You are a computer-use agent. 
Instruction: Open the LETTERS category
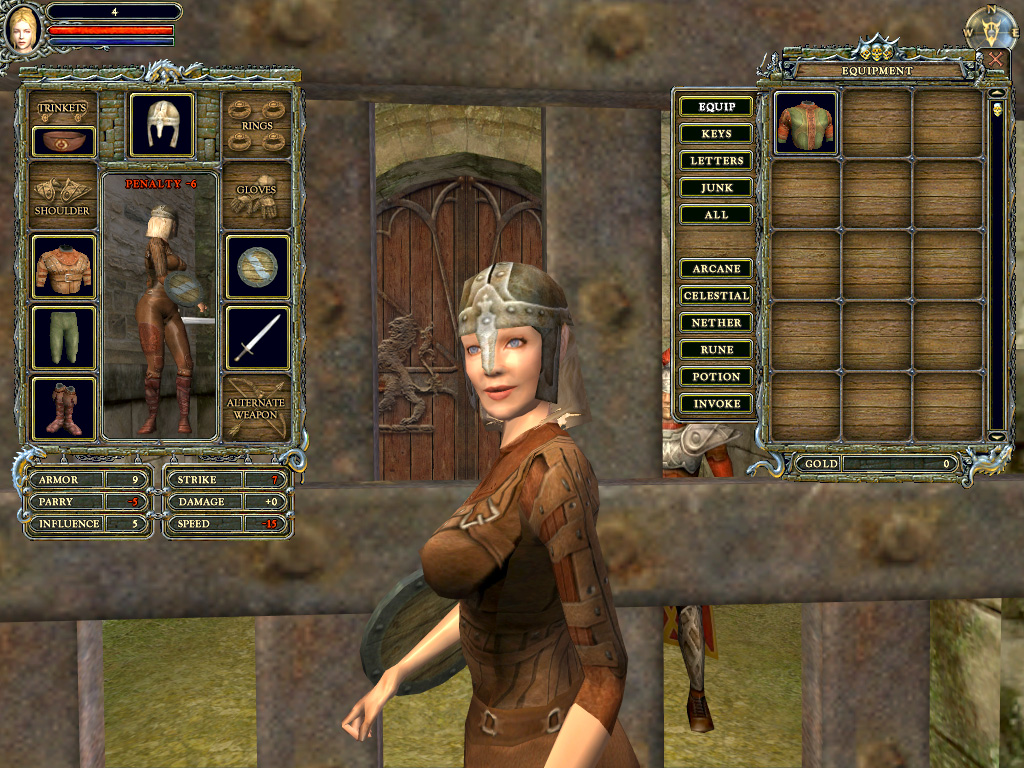716,161
